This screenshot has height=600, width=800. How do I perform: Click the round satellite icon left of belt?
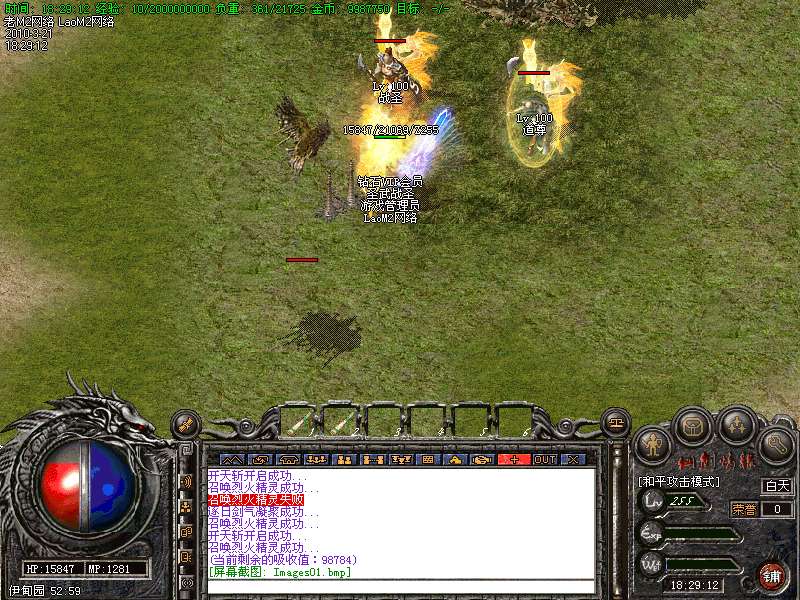click(185, 424)
